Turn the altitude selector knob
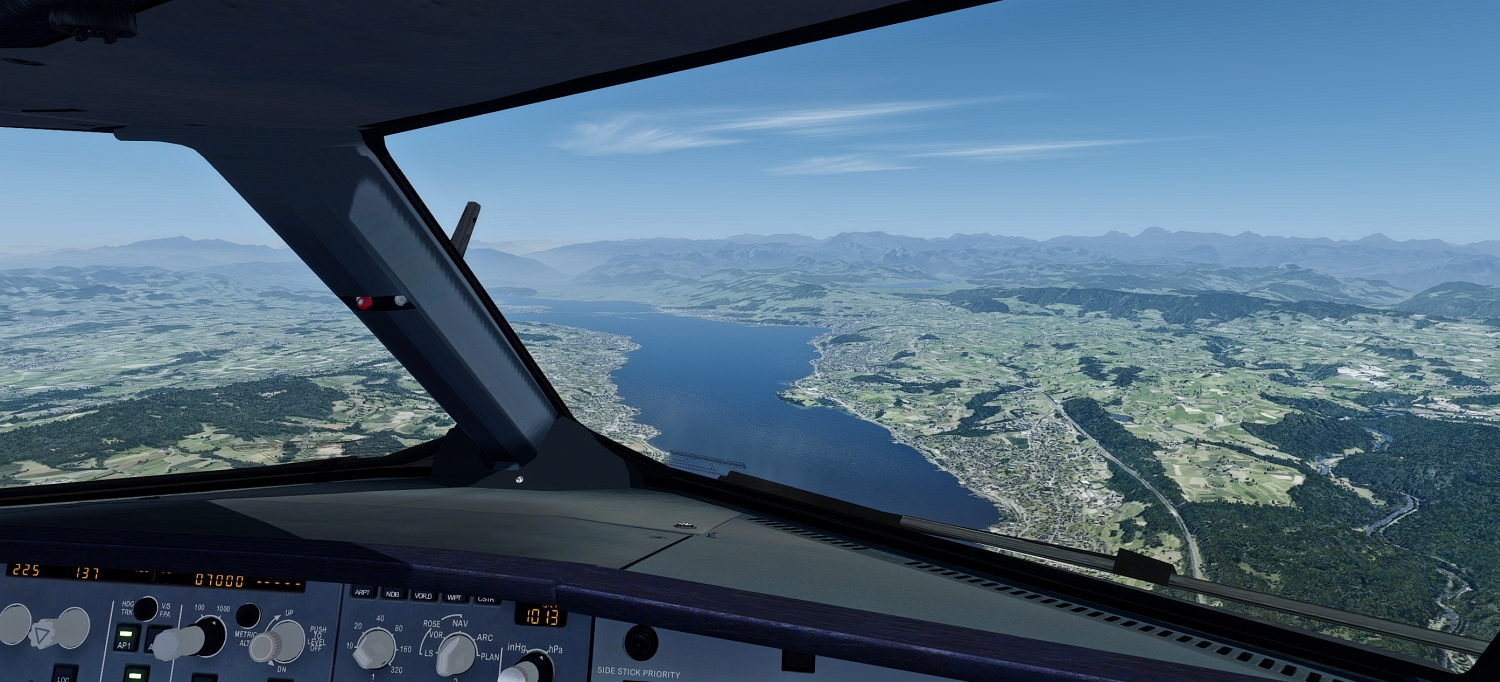Viewport: 1500px width, 682px height. [x=196, y=638]
